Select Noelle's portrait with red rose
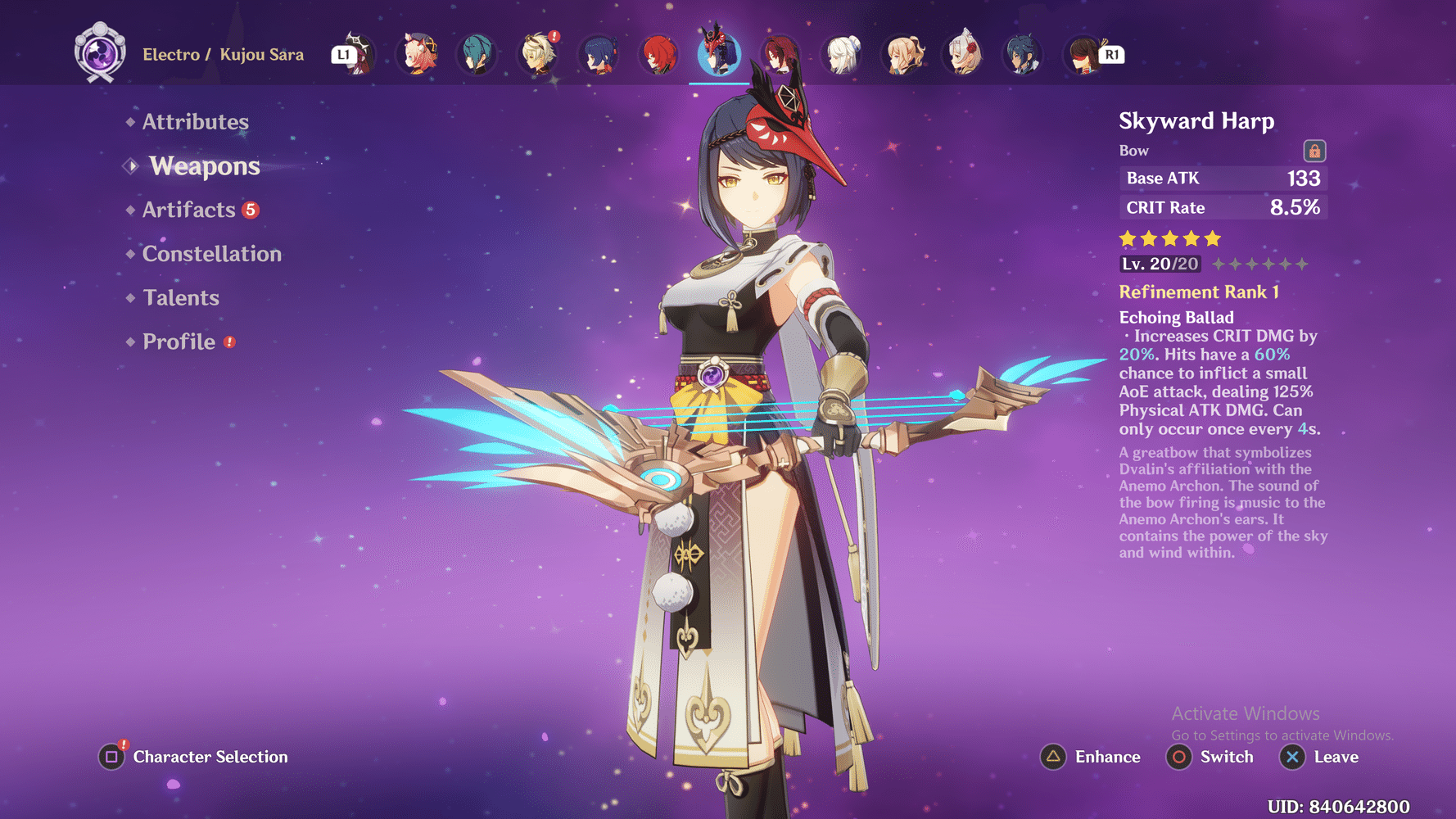Screen dimensions: 1456x819 (964, 54)
